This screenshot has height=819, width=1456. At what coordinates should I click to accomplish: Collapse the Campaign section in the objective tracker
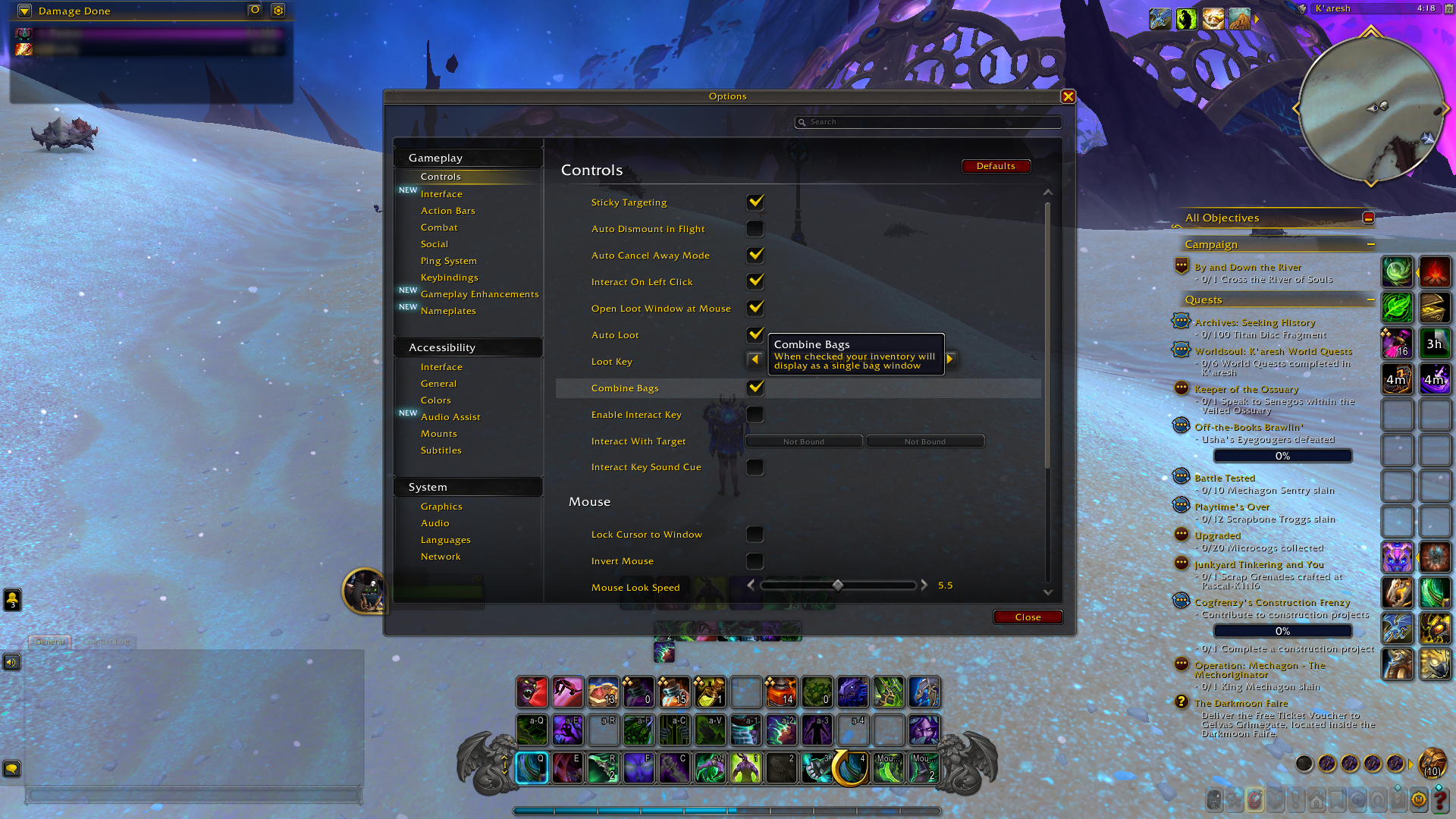click(x=1372, y=244)
